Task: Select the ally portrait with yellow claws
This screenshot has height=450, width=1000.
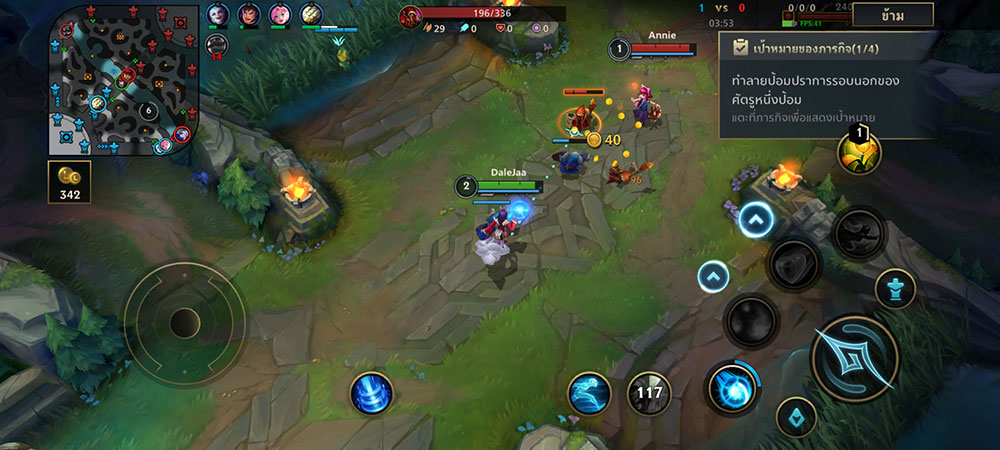Action: pos(312,14)
